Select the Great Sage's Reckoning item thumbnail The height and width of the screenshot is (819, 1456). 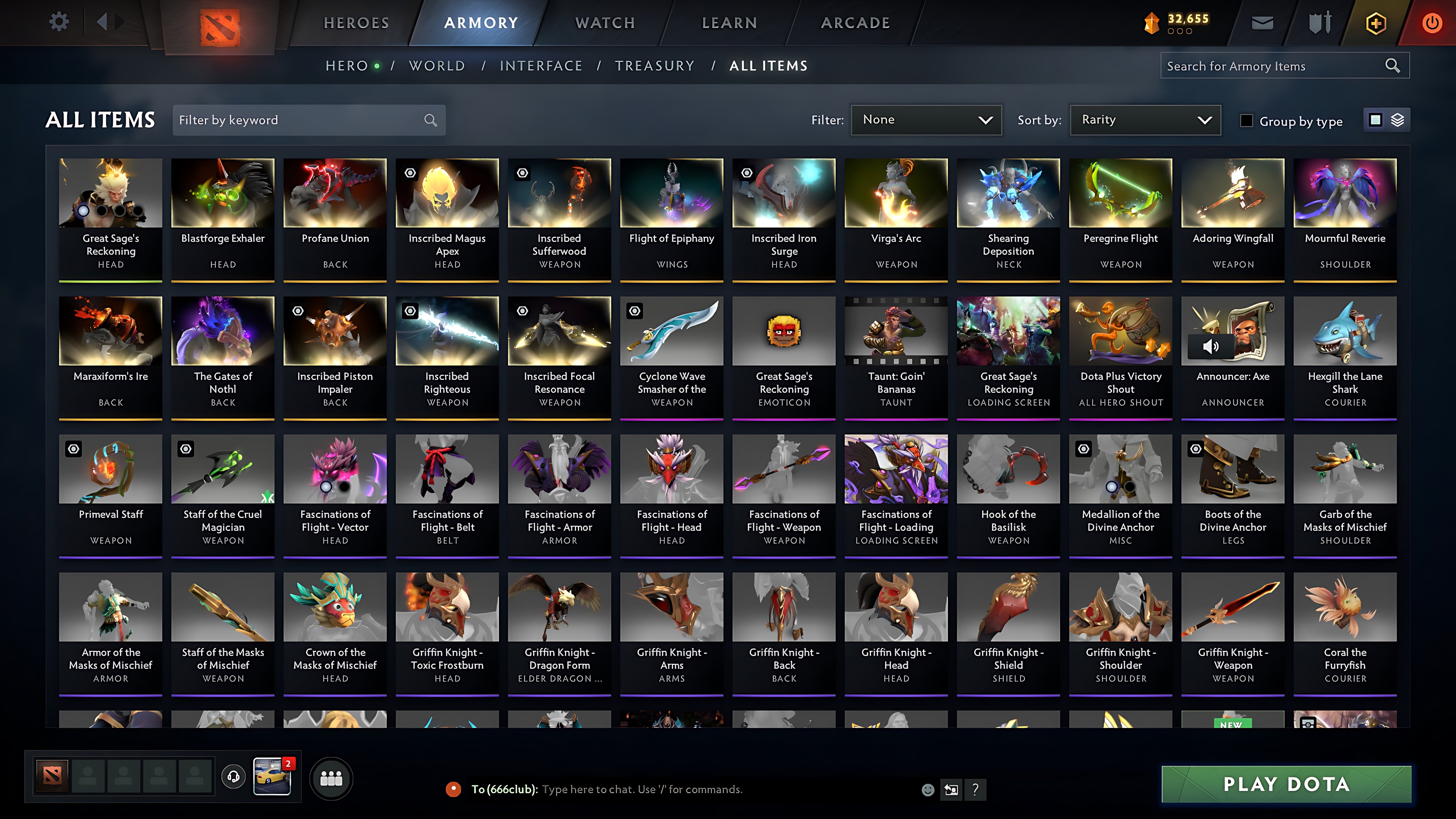pos(110,192)
